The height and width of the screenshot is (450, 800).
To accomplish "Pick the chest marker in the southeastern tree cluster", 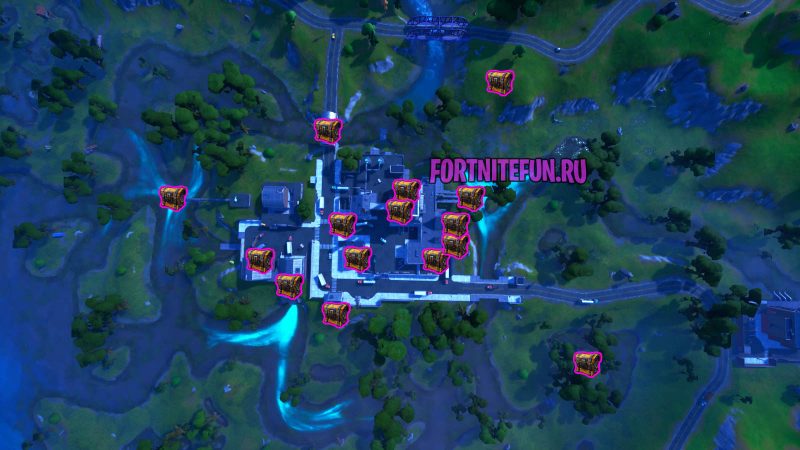I will [x=584, y=361].
